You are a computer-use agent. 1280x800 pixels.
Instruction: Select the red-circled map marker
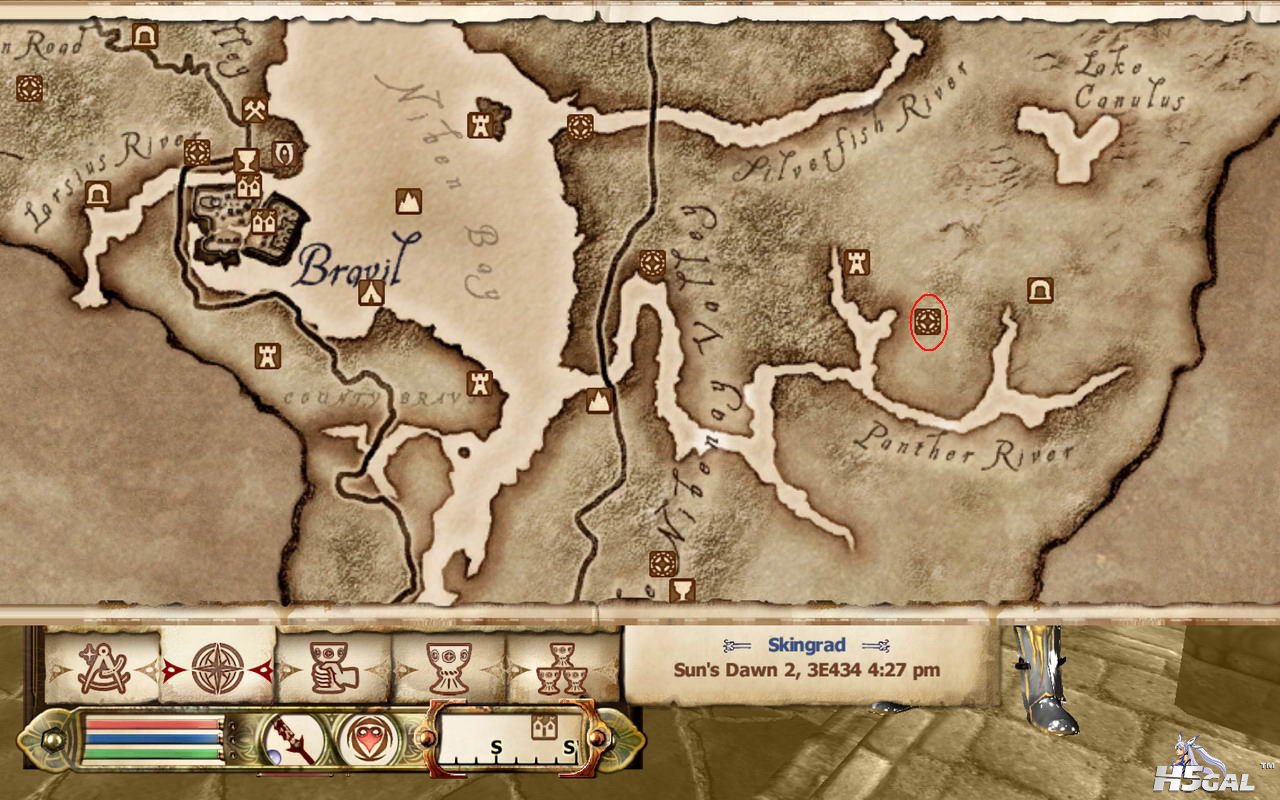click(x=928, y=322)
